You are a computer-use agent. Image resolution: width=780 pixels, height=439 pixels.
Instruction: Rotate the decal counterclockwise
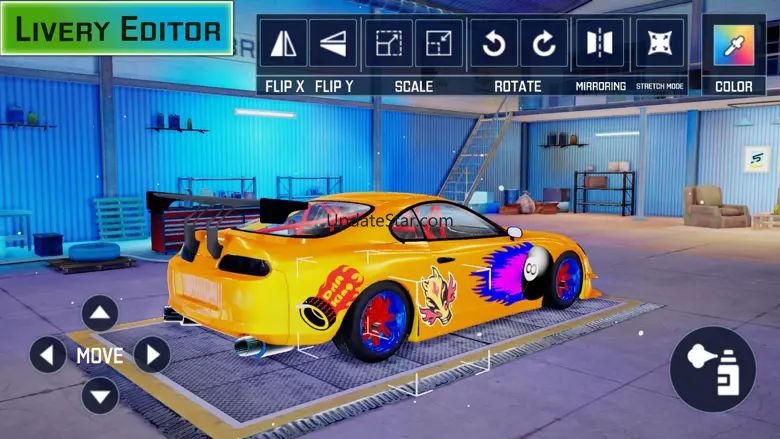[494, 43]
